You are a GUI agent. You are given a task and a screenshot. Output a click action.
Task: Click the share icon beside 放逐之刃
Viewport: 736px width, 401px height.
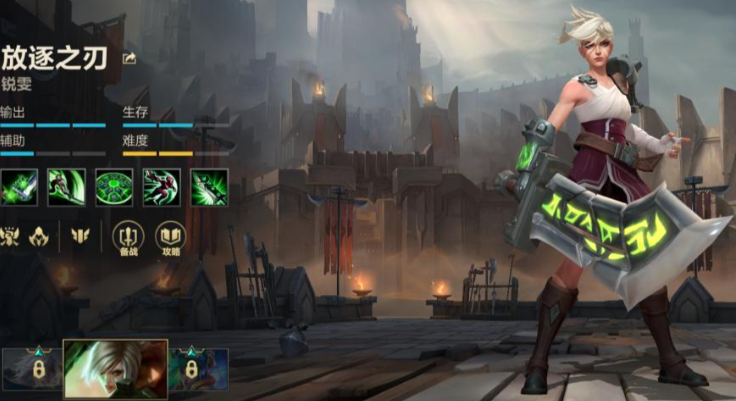(x=129, y=58)
